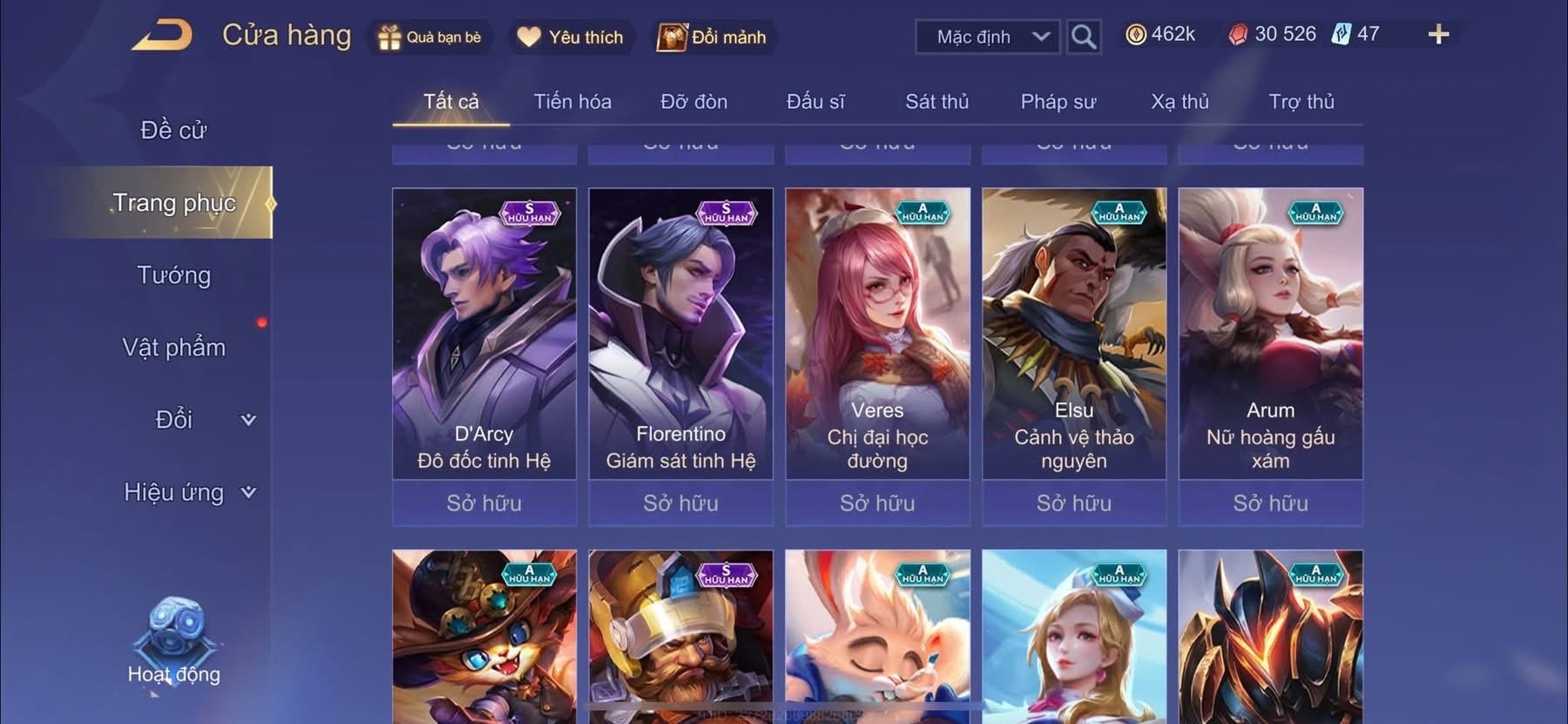Click the magnifying glass search button
The image size is (1568, 724).
coord(1083,37)
